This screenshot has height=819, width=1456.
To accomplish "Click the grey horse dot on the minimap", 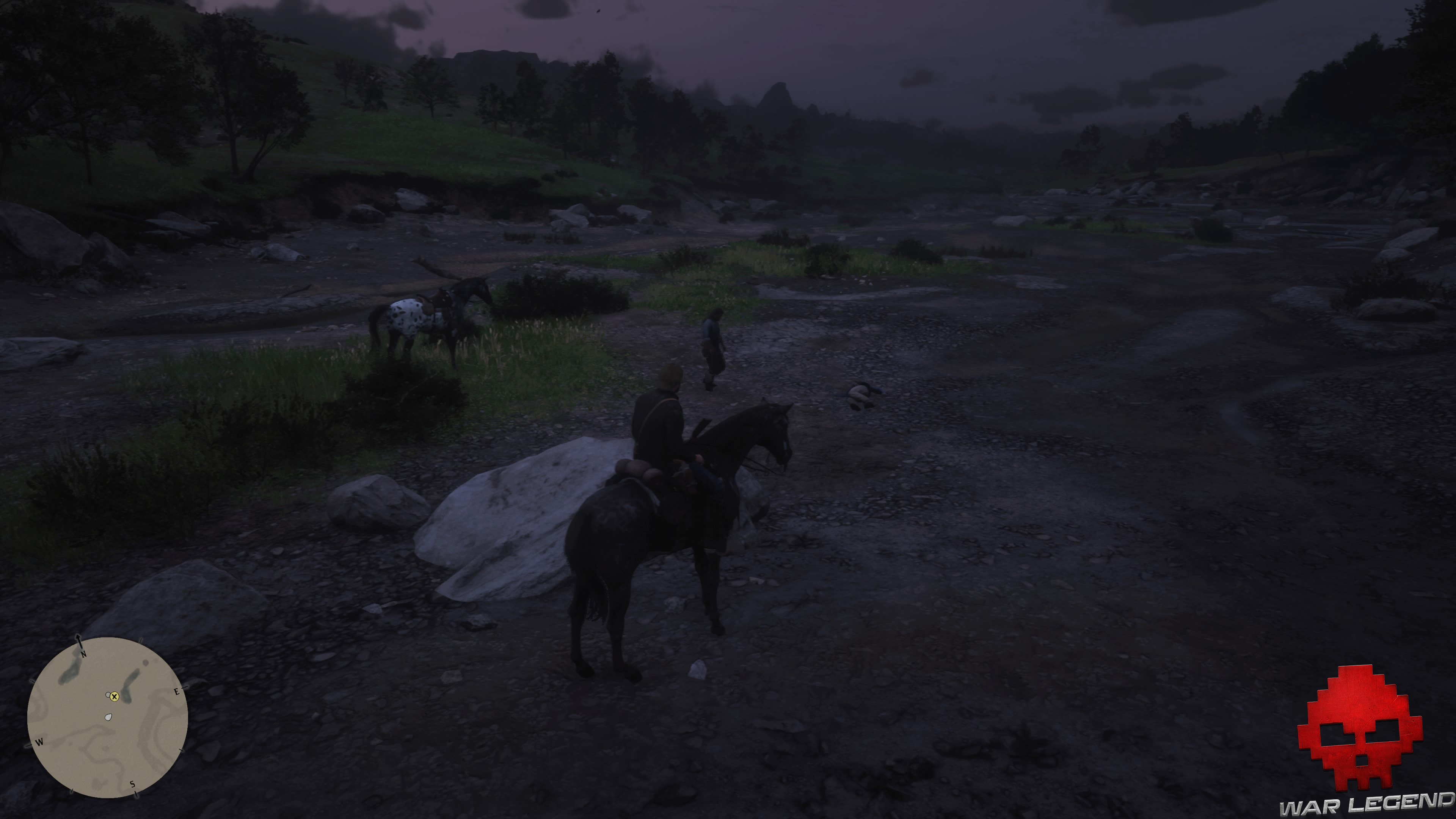I will coord(108,695).
